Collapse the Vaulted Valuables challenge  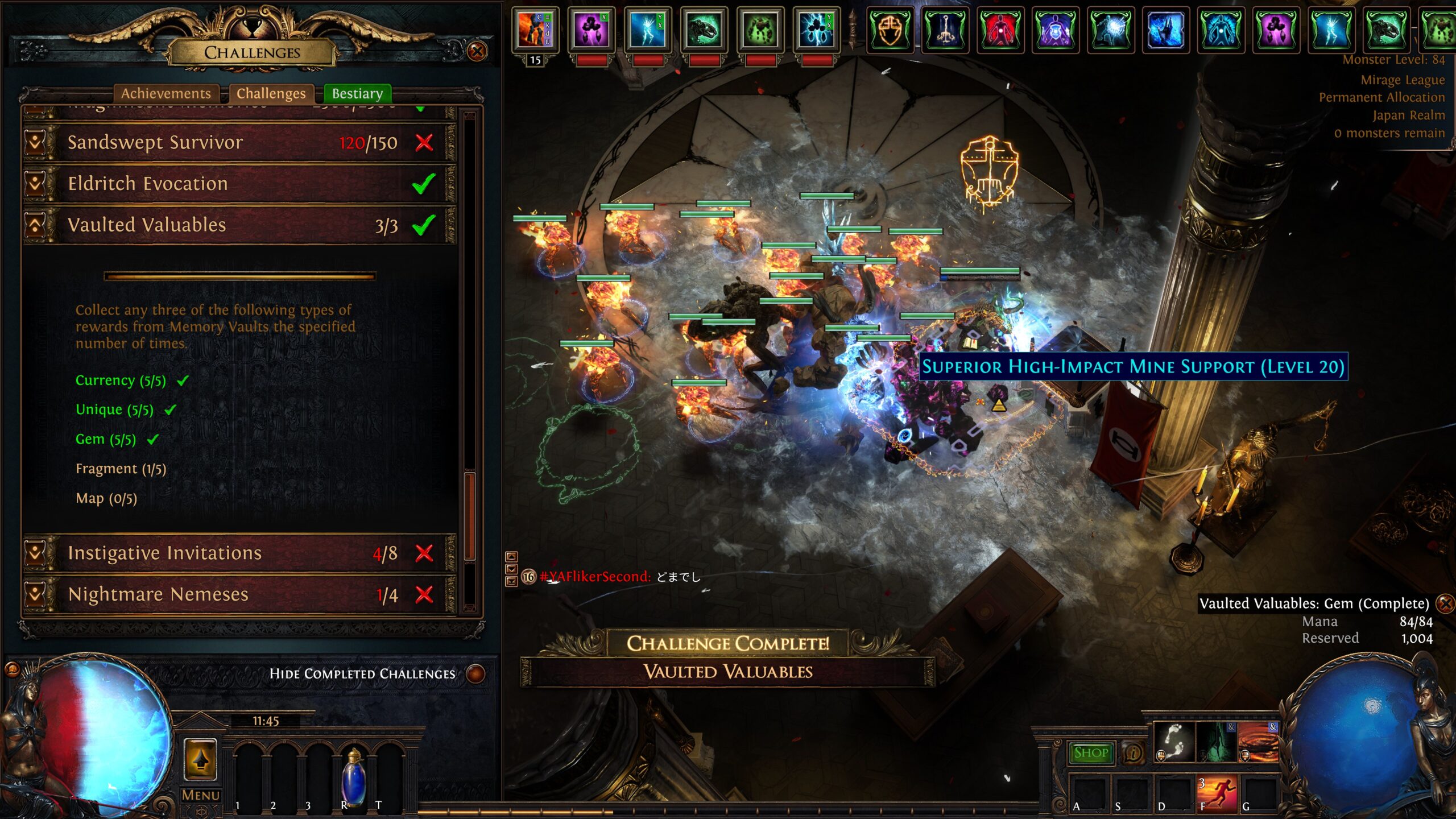point(35,225)
